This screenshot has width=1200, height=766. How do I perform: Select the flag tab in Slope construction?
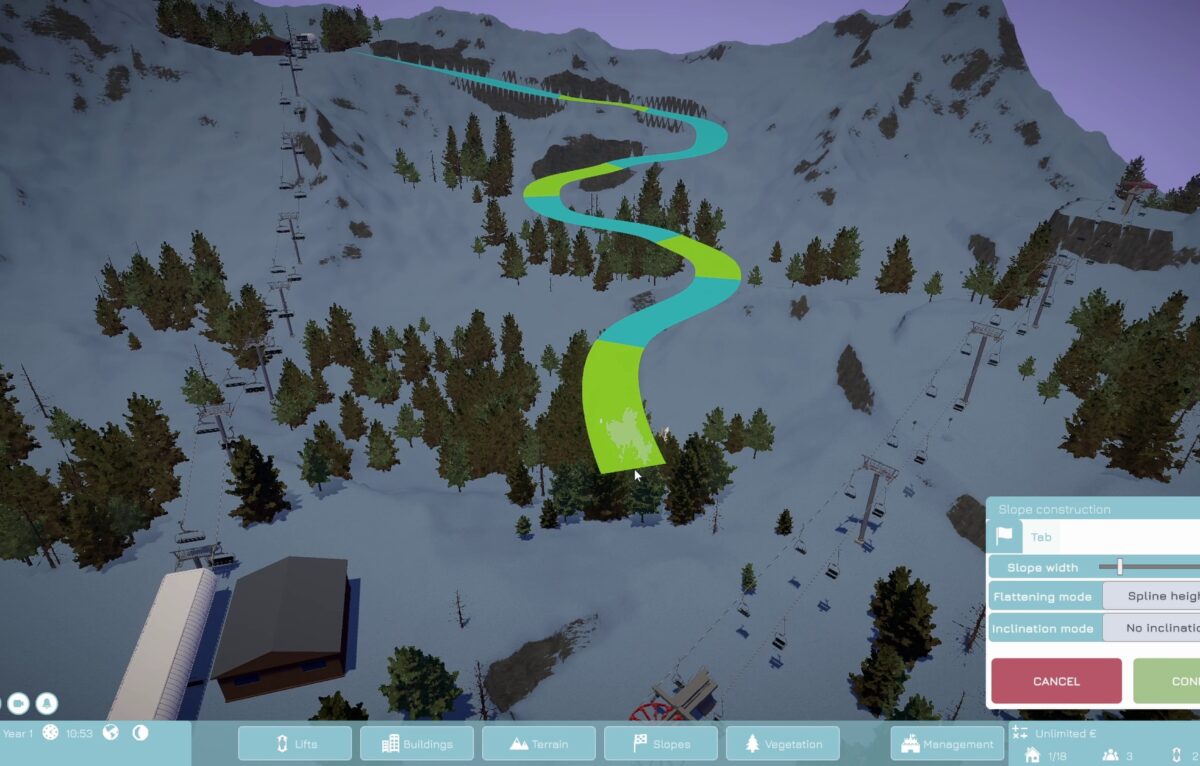pos(1004,537)
